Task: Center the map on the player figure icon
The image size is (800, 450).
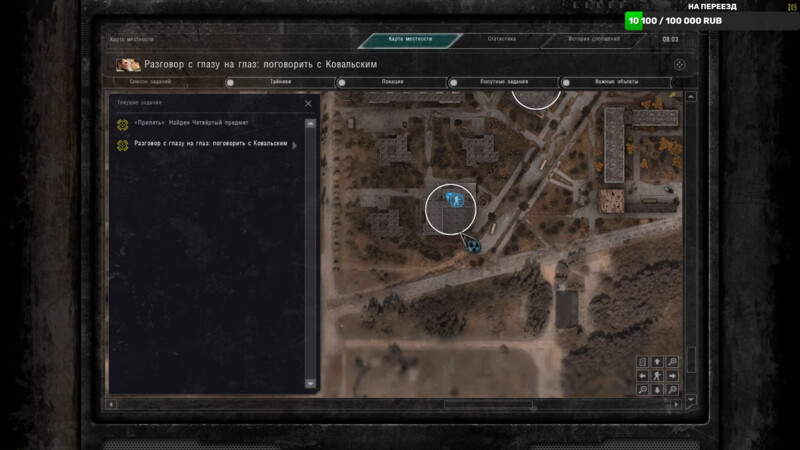Action: 657,375
